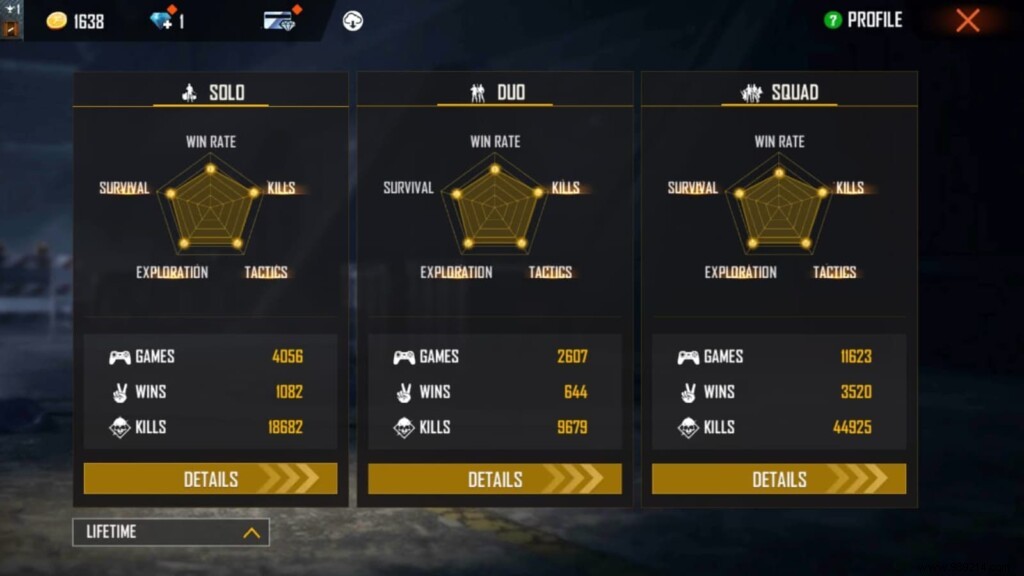The width and height of the screenshot is (1024, 576).
Task: Add more diamonds via the diamond icon
Action: point(161,20)
